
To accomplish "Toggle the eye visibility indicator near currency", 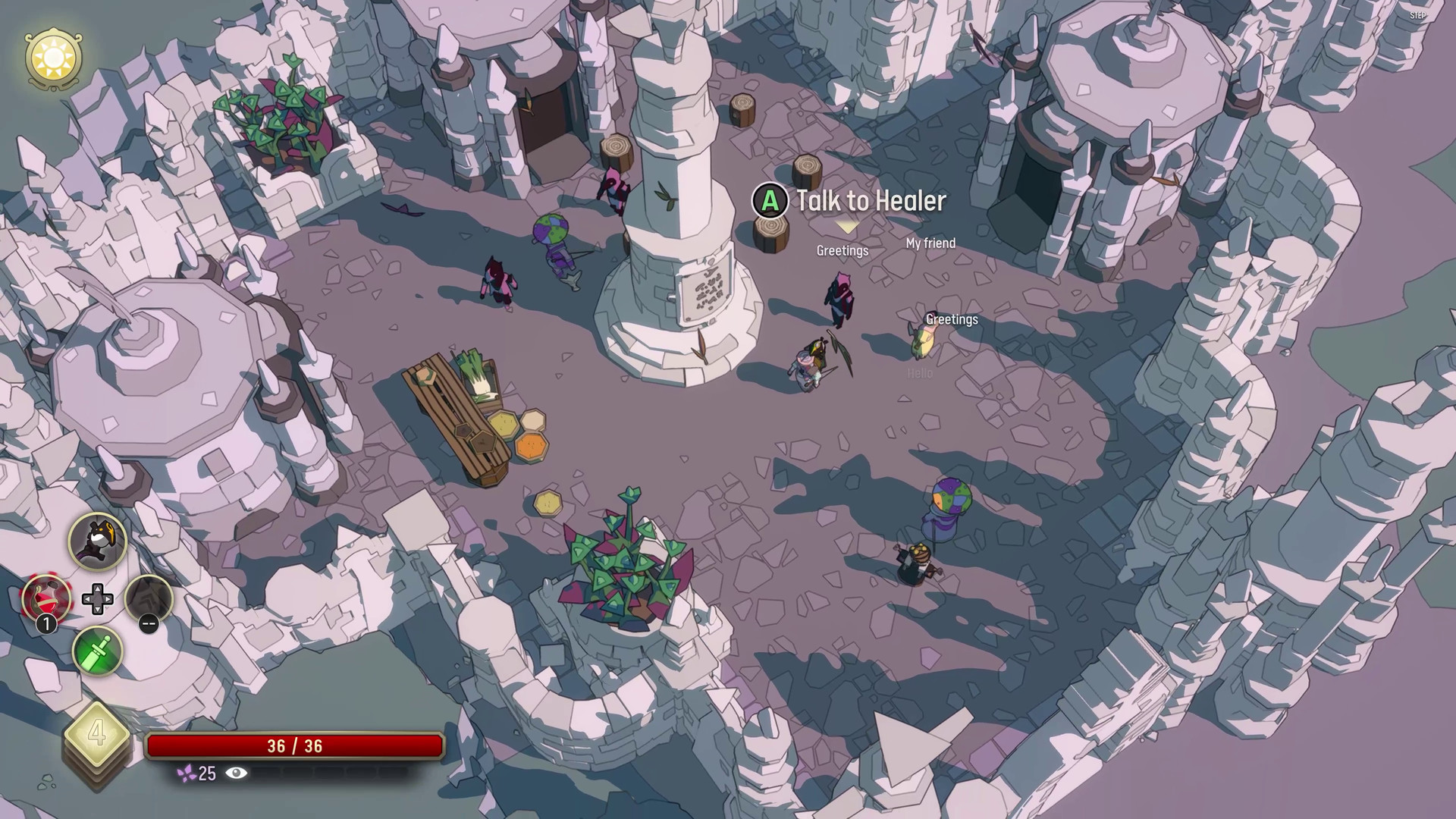I will 237,775.
